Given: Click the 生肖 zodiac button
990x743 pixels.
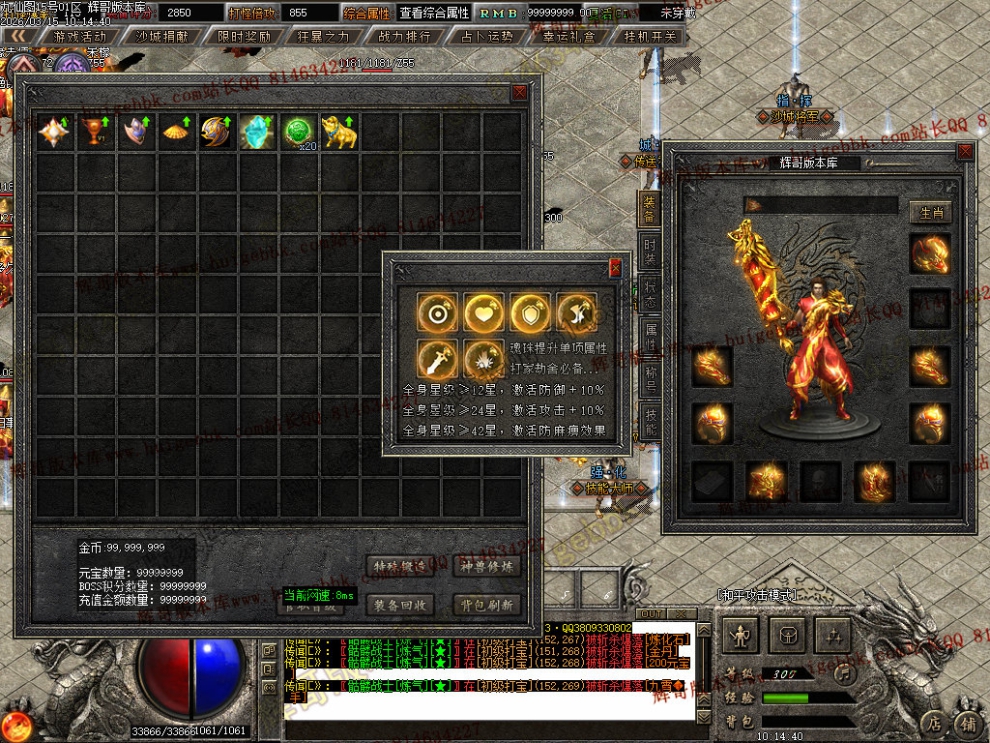Looking at the screenshot, I should tap(930, 212).
